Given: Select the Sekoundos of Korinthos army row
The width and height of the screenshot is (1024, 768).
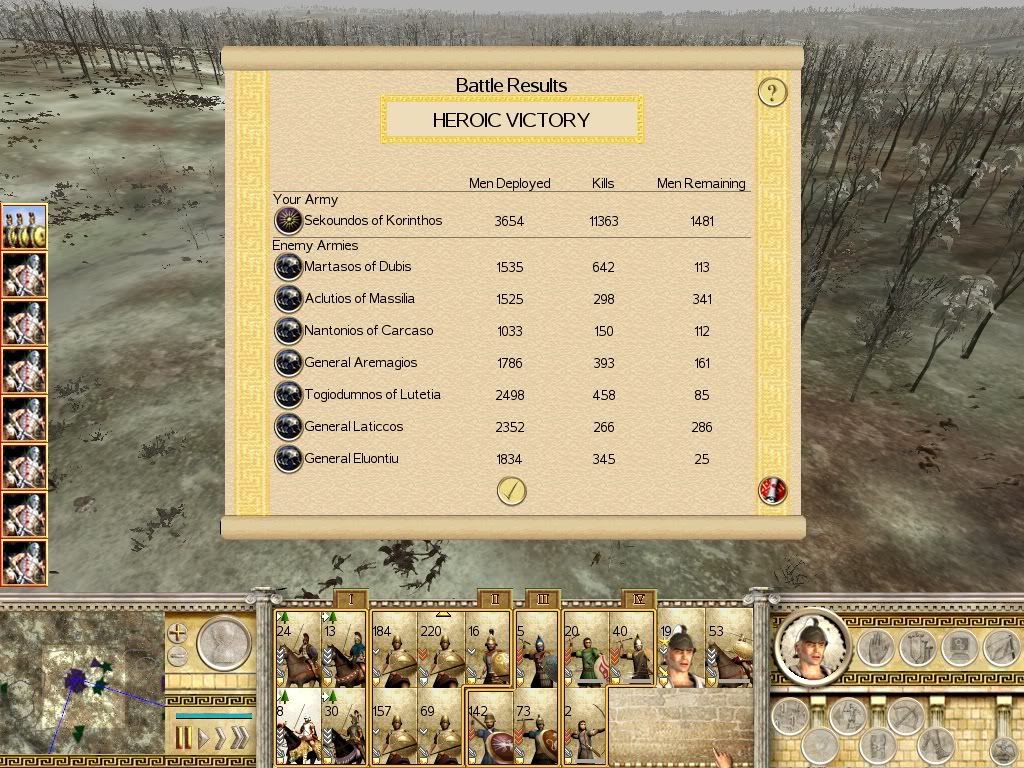Looking at the screenshot, I should click(372, 221).
